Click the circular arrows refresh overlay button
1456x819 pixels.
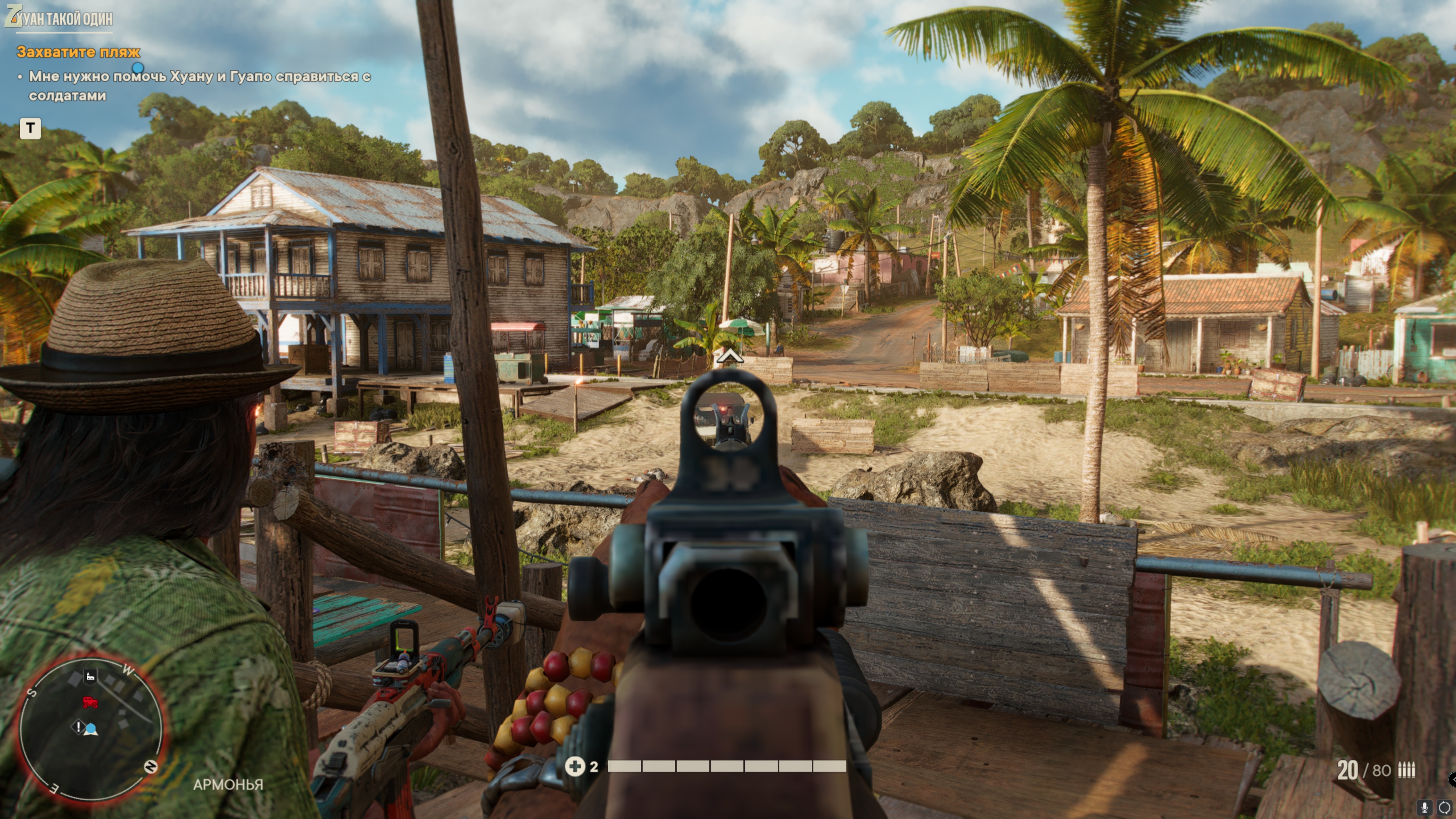1444,808
